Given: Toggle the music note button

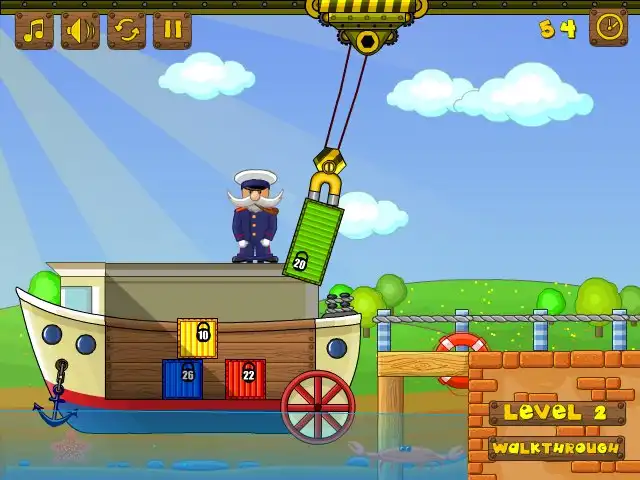Looking at the screenshot, I should pyautogui.click(x=34, y=29).
